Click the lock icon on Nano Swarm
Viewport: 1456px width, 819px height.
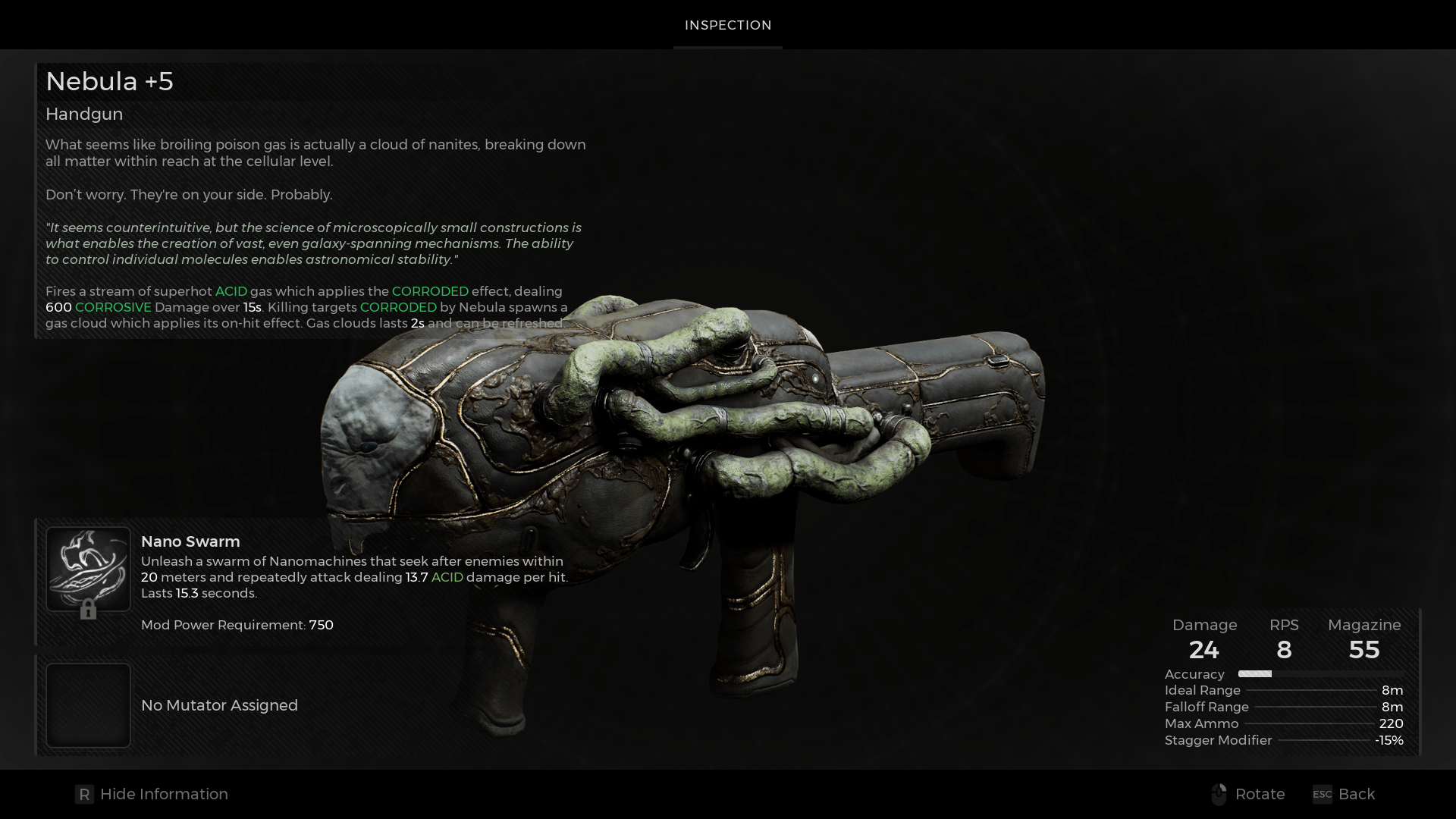pos(89,610)
